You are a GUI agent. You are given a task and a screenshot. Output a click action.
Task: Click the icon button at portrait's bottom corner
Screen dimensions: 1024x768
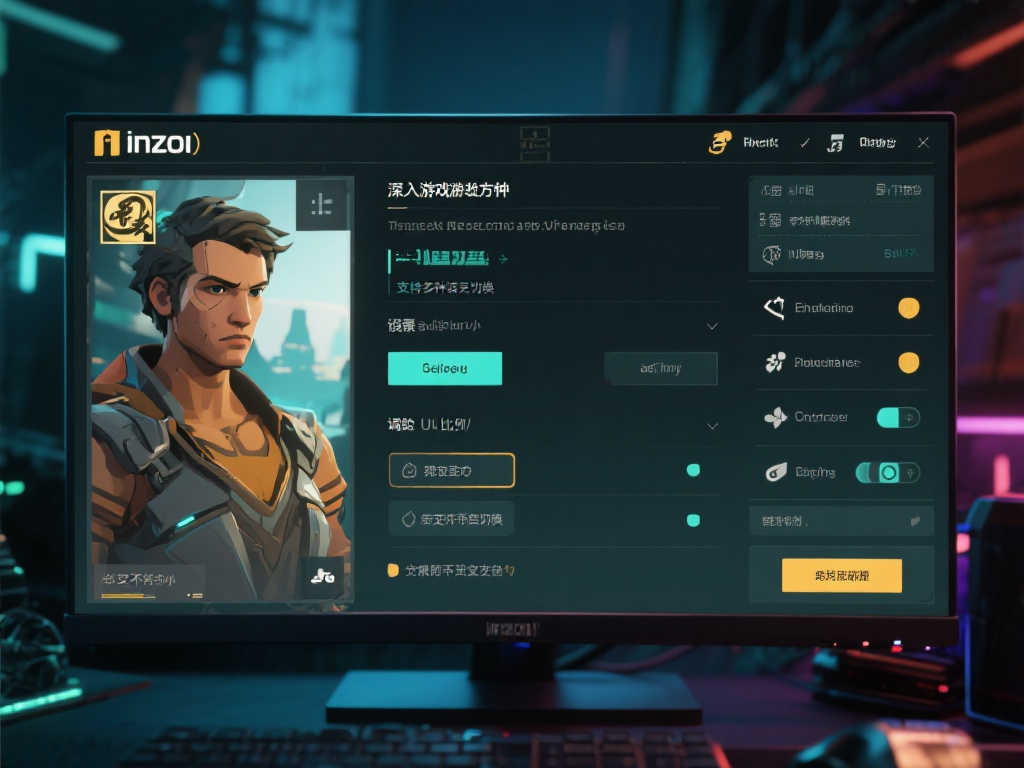[x=322, y=576]
